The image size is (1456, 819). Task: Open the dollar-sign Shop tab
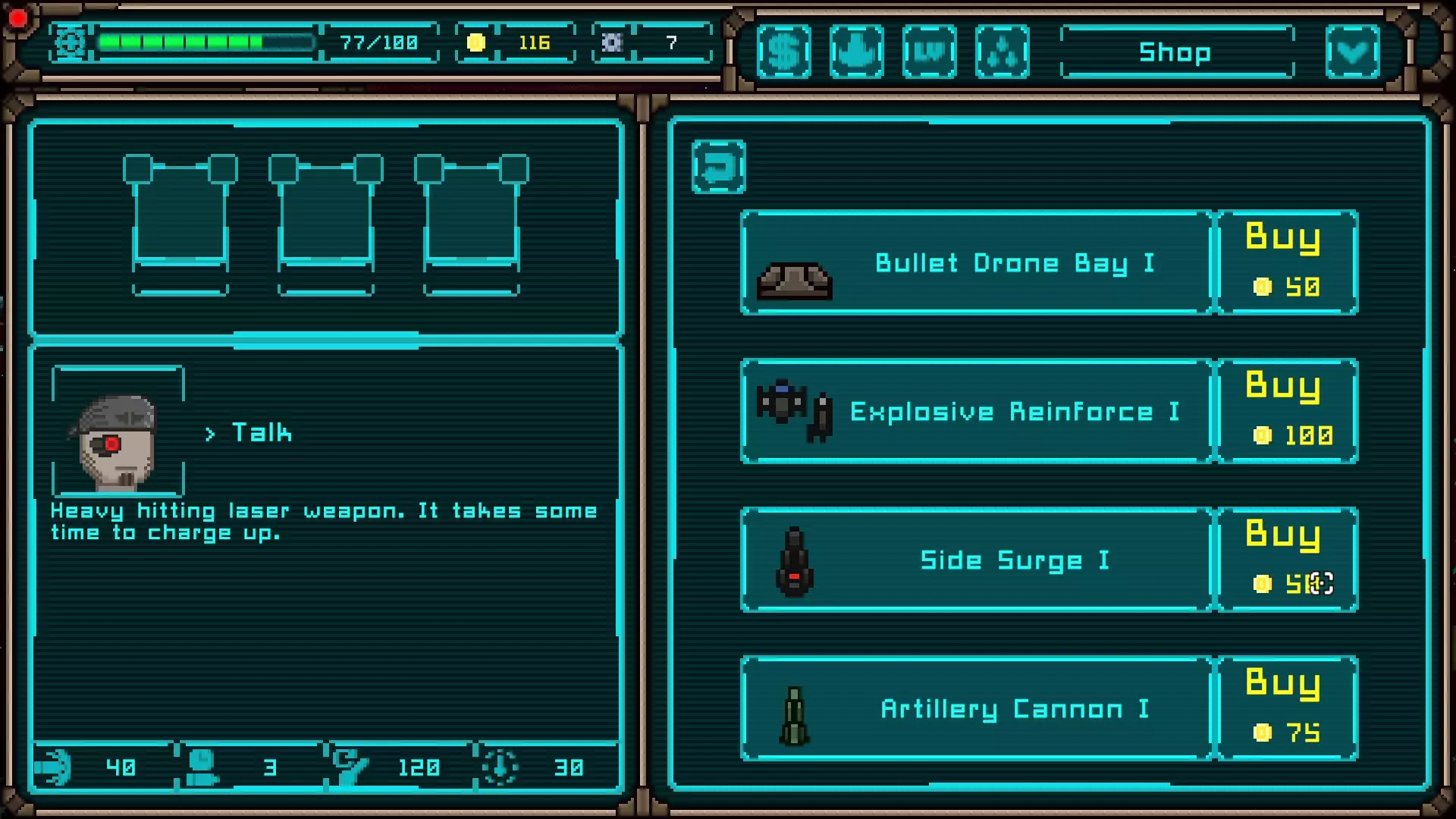(x=784, y=52)
